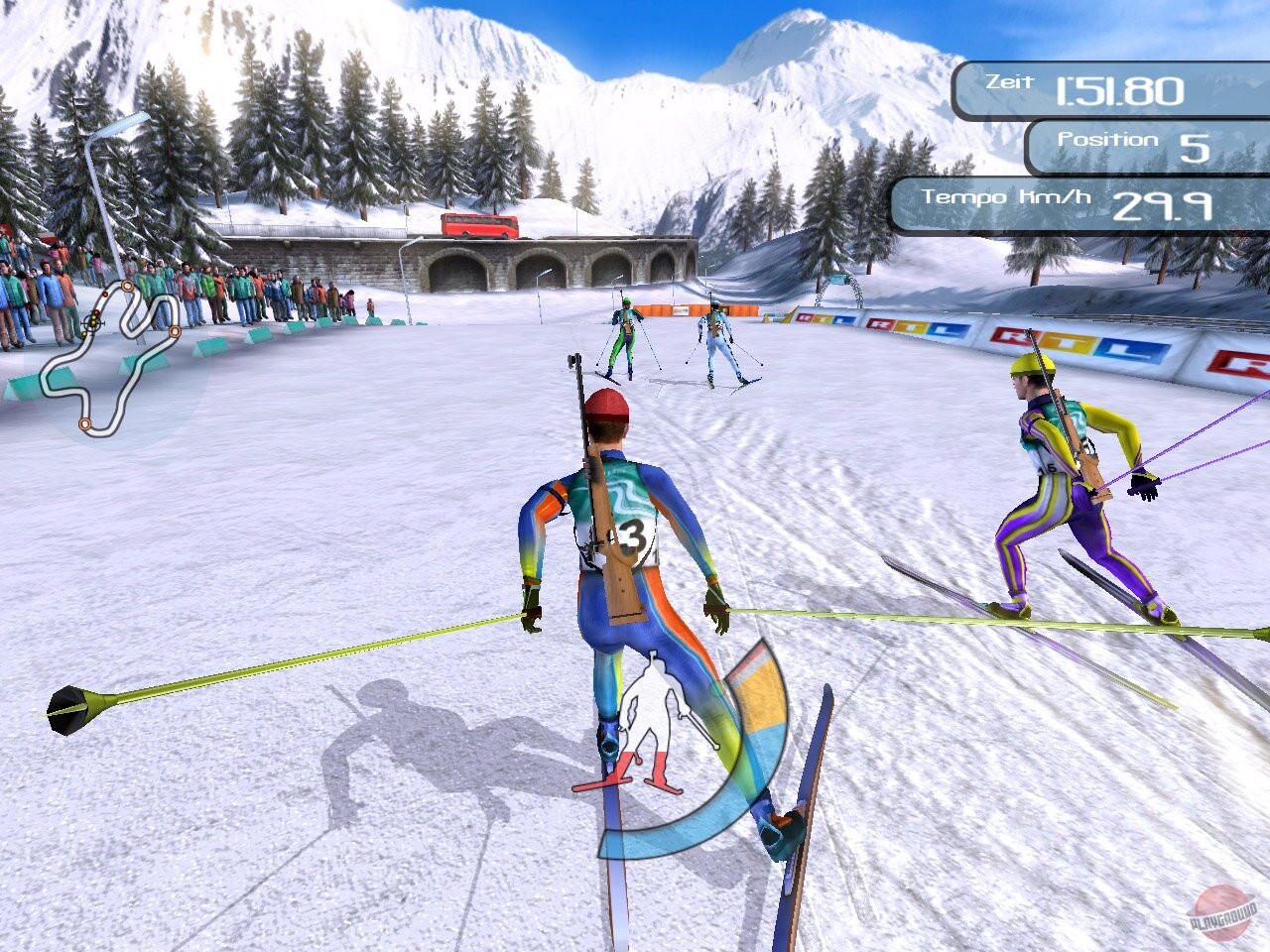Click the red round watermark logo
Screen dimensions: 1270x952
1225,908
